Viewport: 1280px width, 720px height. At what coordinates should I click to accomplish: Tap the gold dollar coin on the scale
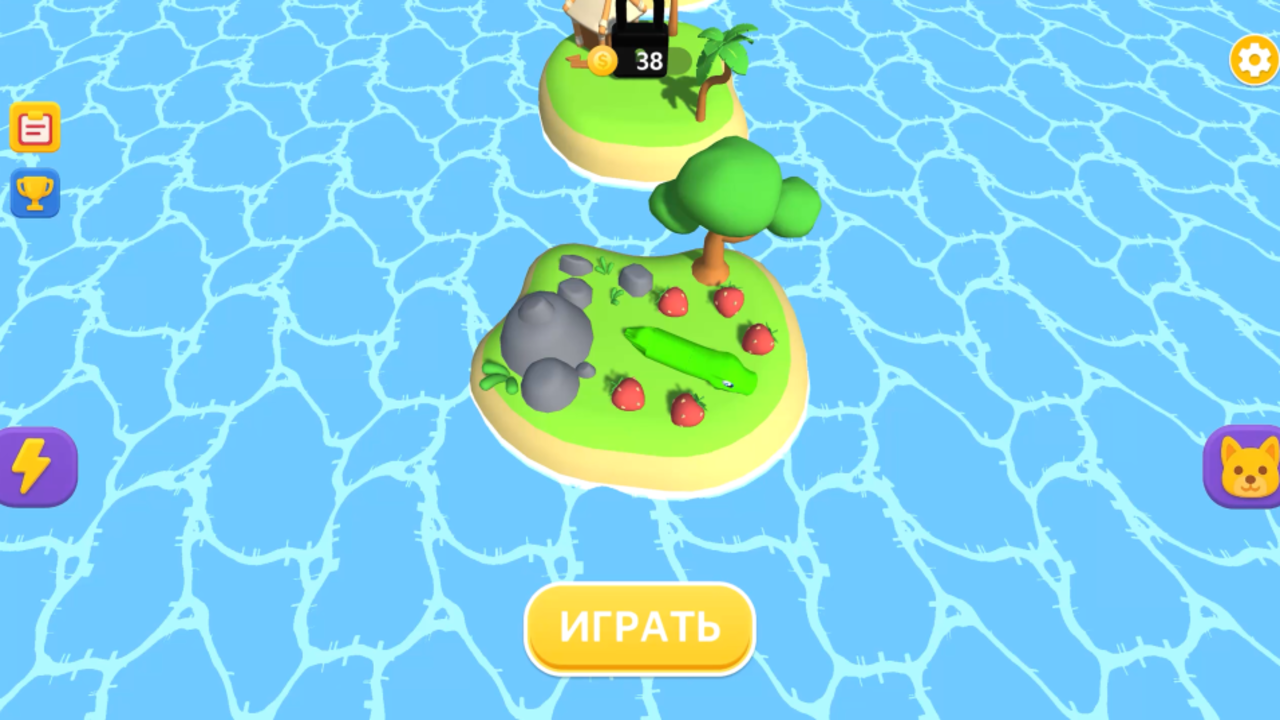pyautogui.click(x=603, y=62)
